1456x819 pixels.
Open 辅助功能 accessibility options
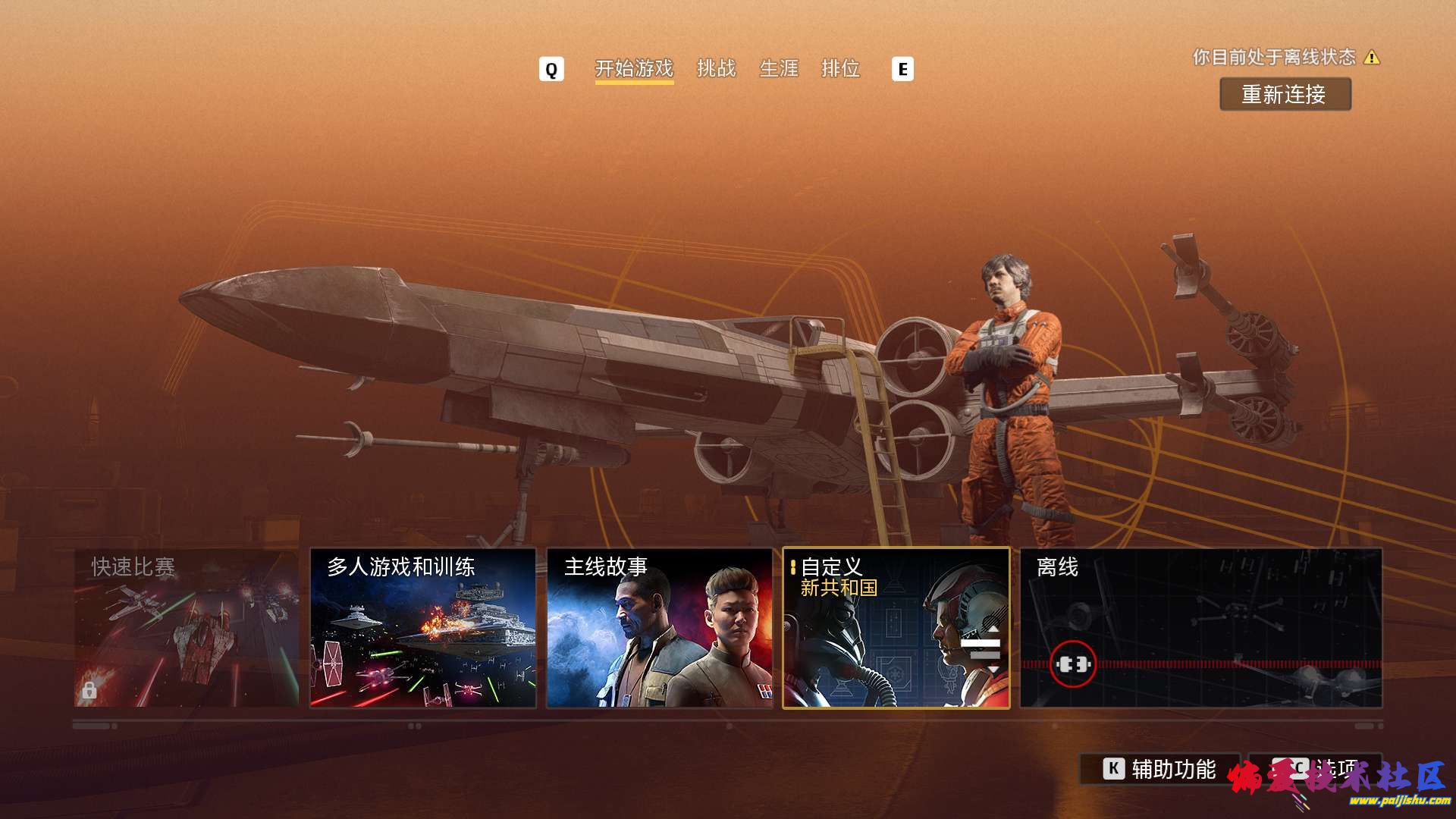[x=1159, y=769]
